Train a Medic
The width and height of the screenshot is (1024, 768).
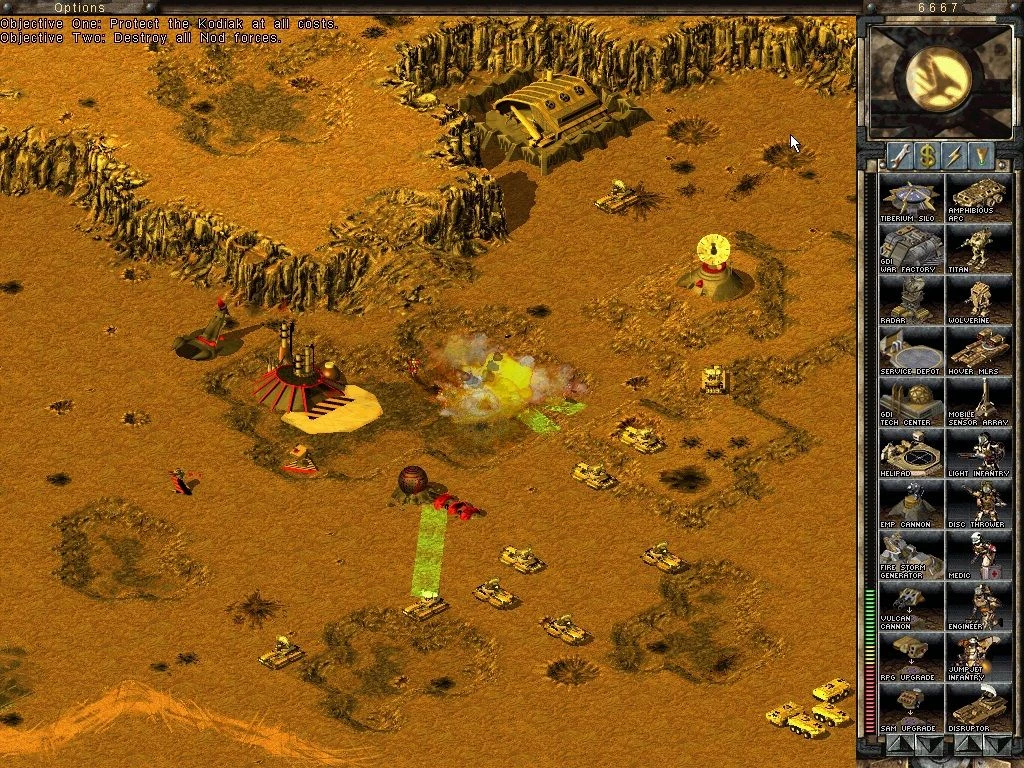pos(978,555)
